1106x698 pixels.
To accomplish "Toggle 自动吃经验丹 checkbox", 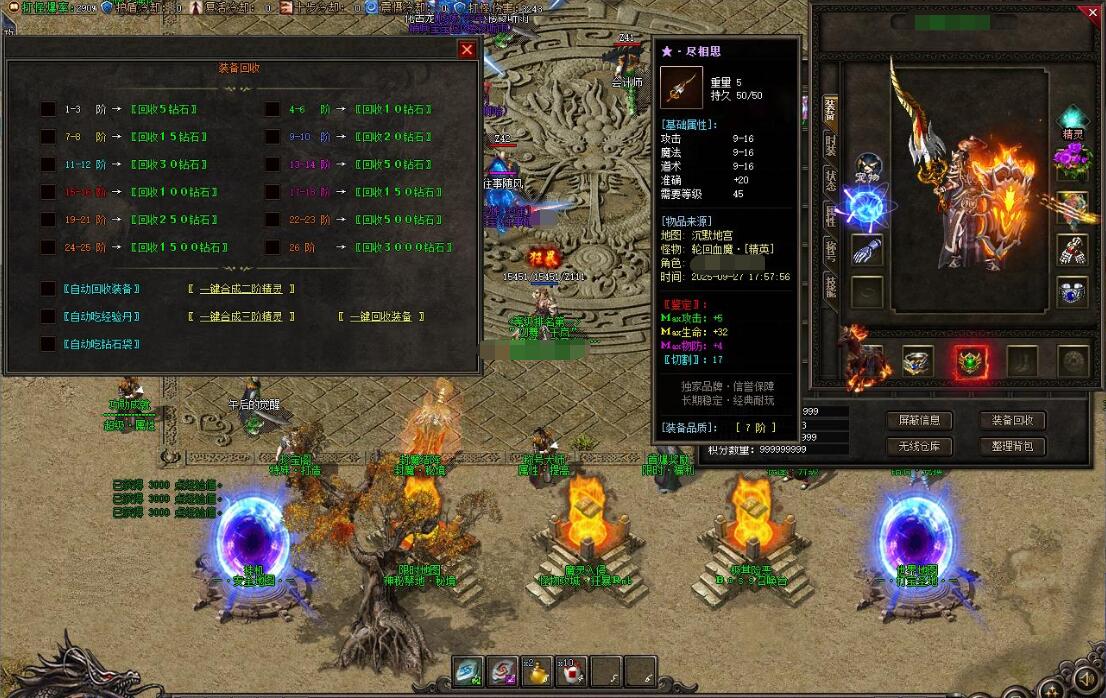I will [x=48, y=317].
